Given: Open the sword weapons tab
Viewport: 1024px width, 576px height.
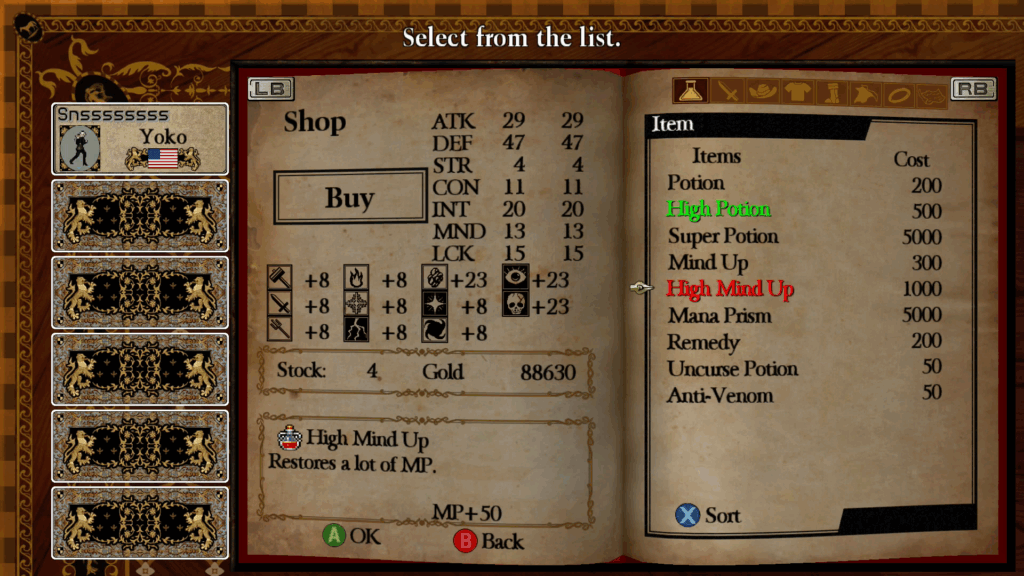Looking at the screenshot, I should pyautogui.click(x=727, y=92).
